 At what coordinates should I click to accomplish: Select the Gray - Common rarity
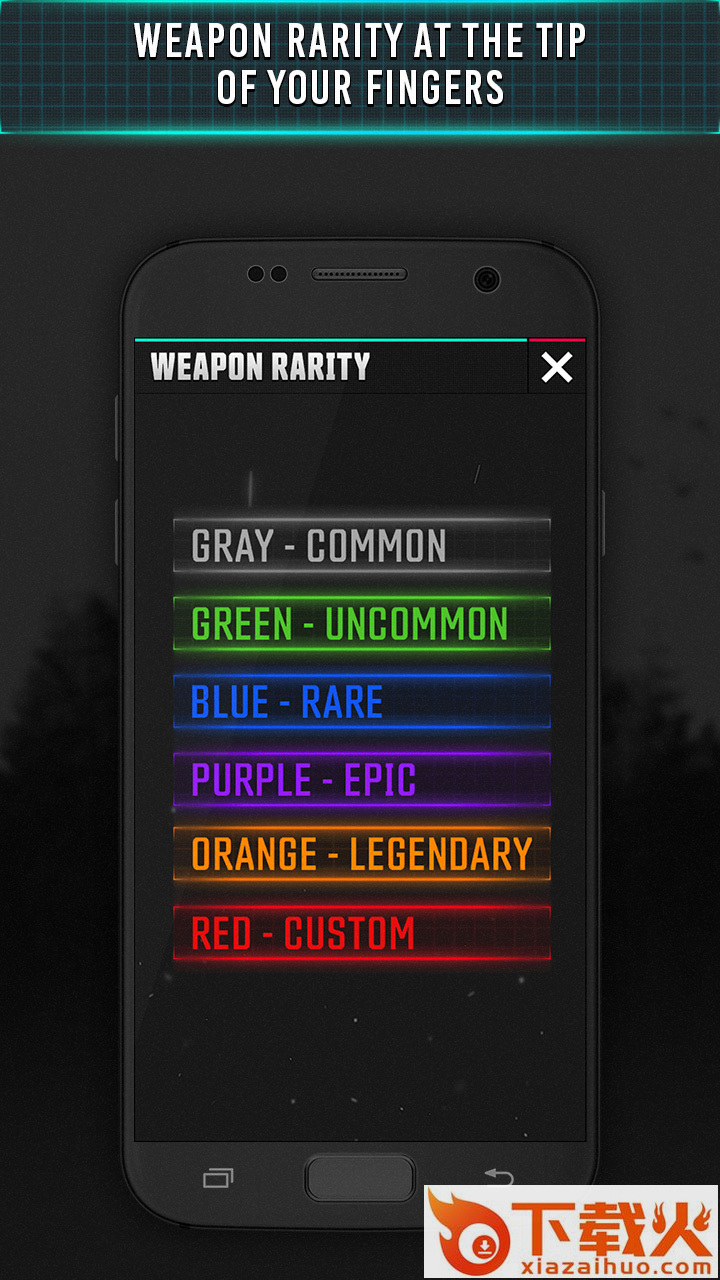[x=361, y=546]
